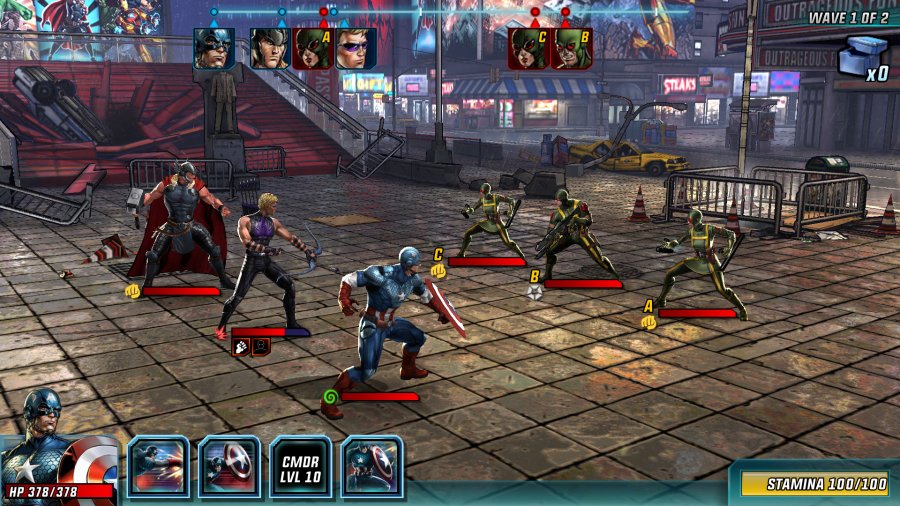The image size is (900, 506).
Task: Click enemy A's portrait in turn order
Action: pyautogui.click(x=312, y=48)
